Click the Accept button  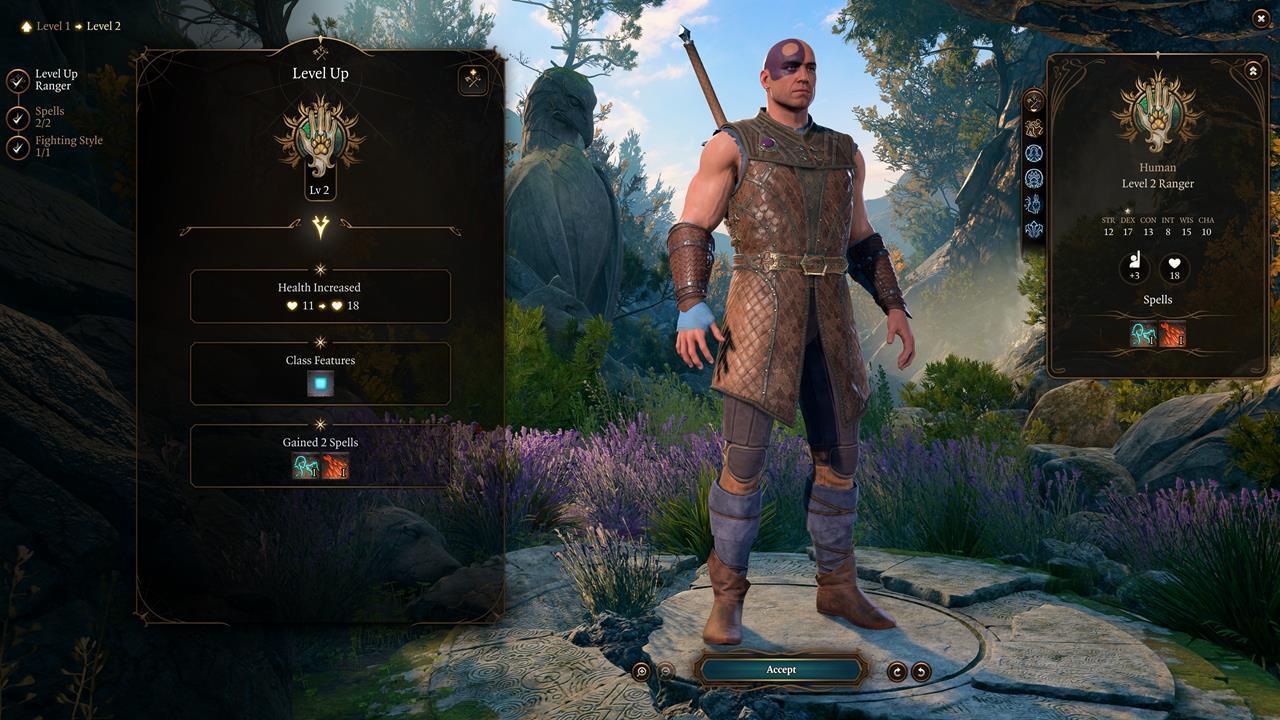(x=781, y=669)
